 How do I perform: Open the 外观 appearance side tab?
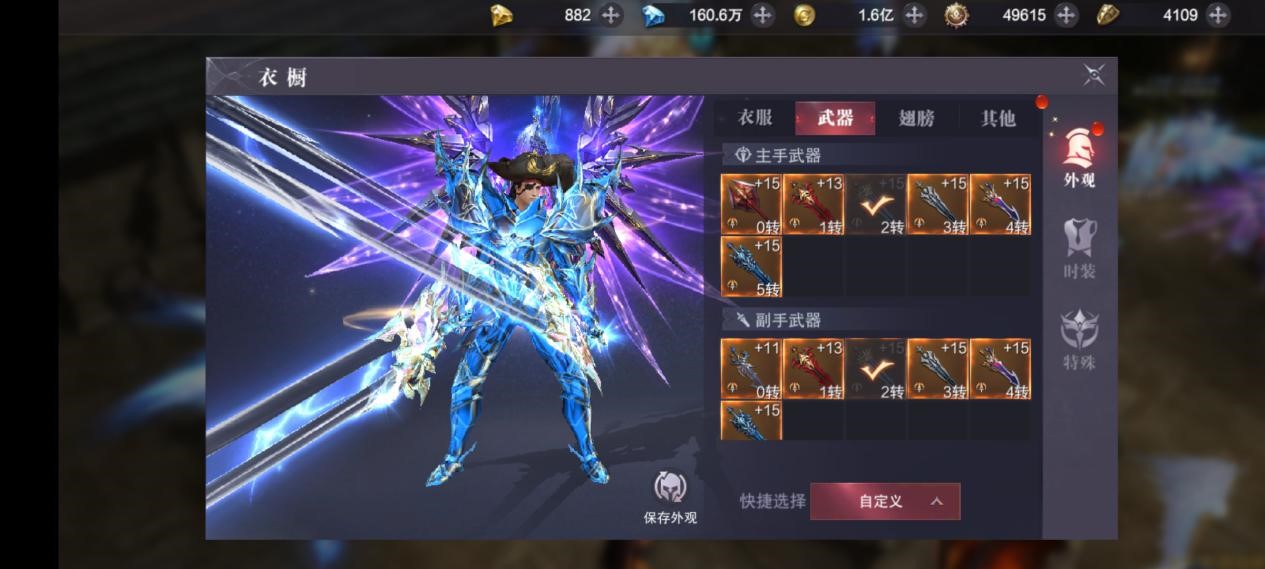coord(1079,158)
